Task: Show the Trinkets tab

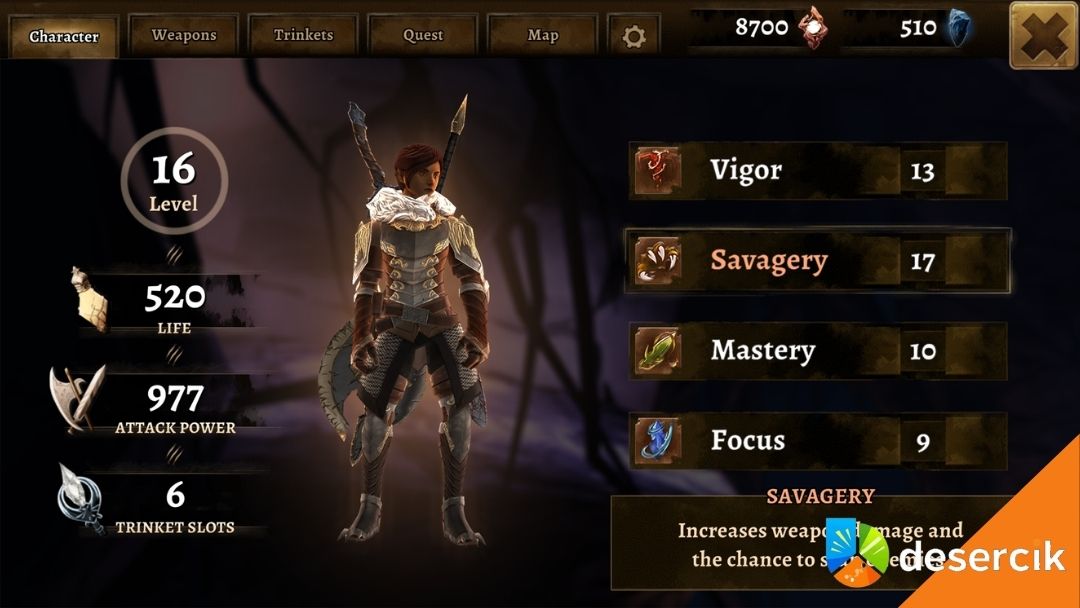Action: pyautogui.click(x=303, y=35)
